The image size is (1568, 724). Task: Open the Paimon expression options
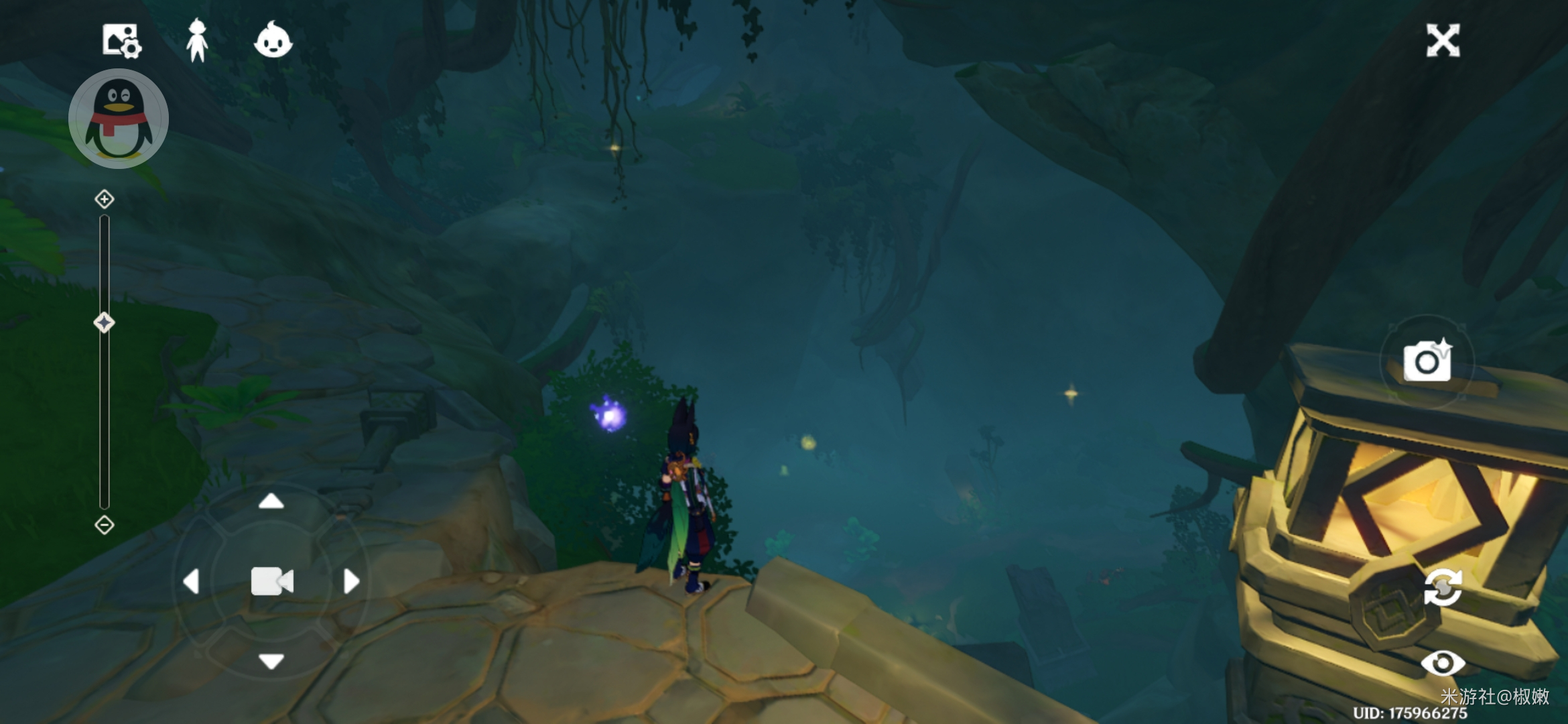click(273, 40)
